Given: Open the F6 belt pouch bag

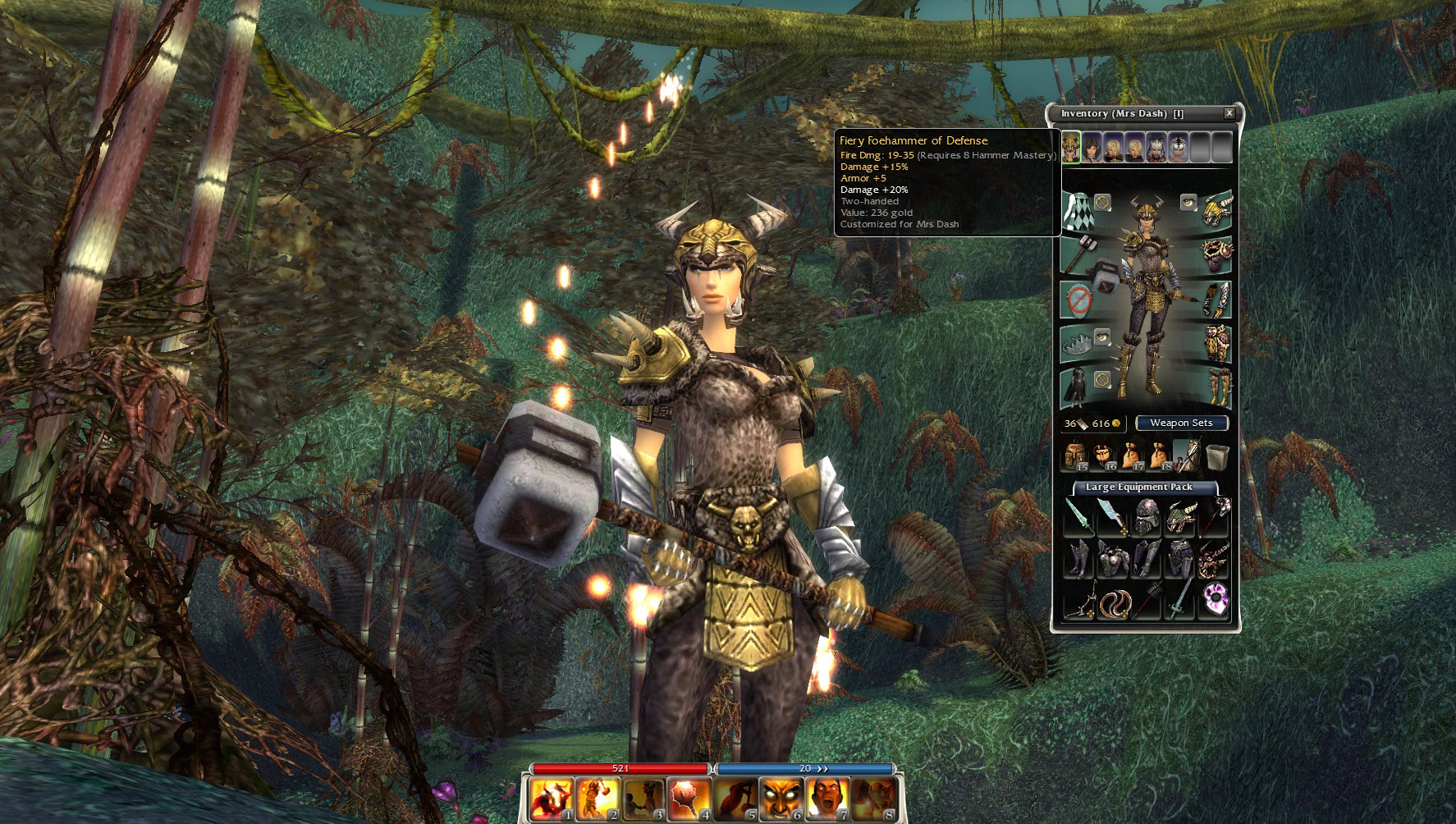Looking at the screenshot, I should point(1102,455).
